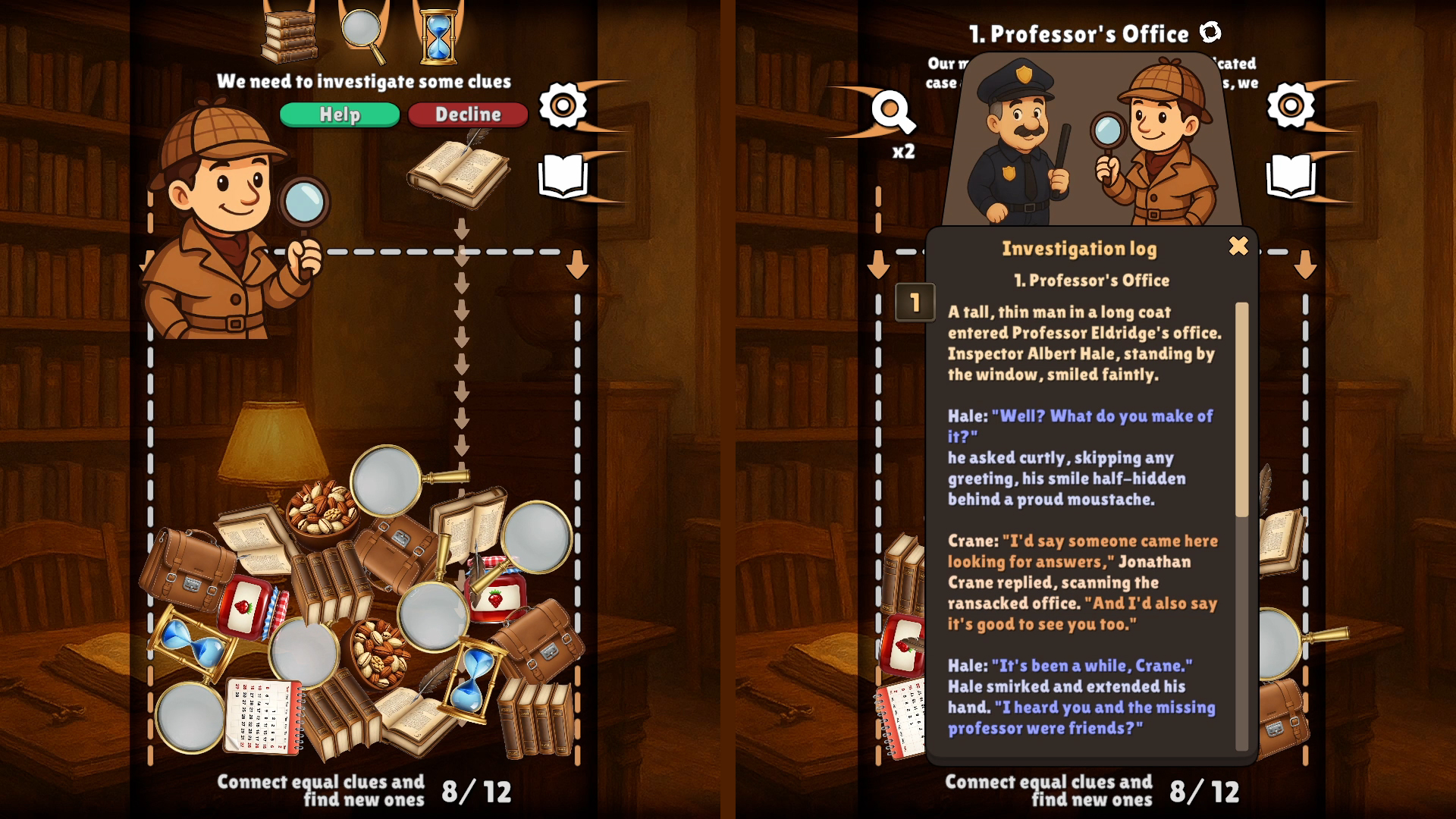Image resolution: width=1456 pixels, height=819 pixels.
Task: Restart the level with the refresh icon
Action: 1211,33
